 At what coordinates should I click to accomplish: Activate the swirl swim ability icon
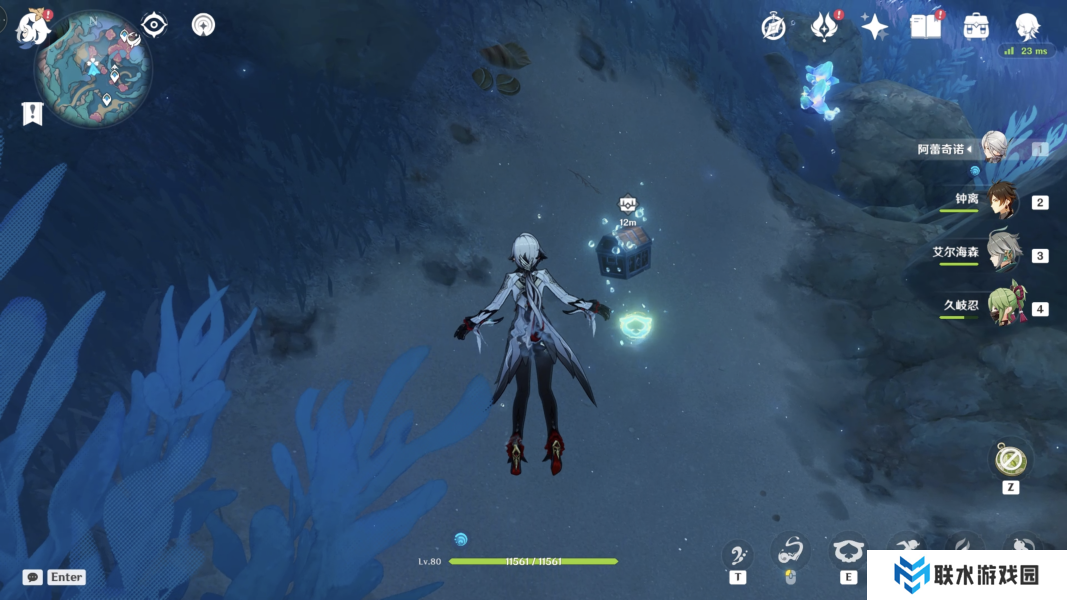point(791,551)
